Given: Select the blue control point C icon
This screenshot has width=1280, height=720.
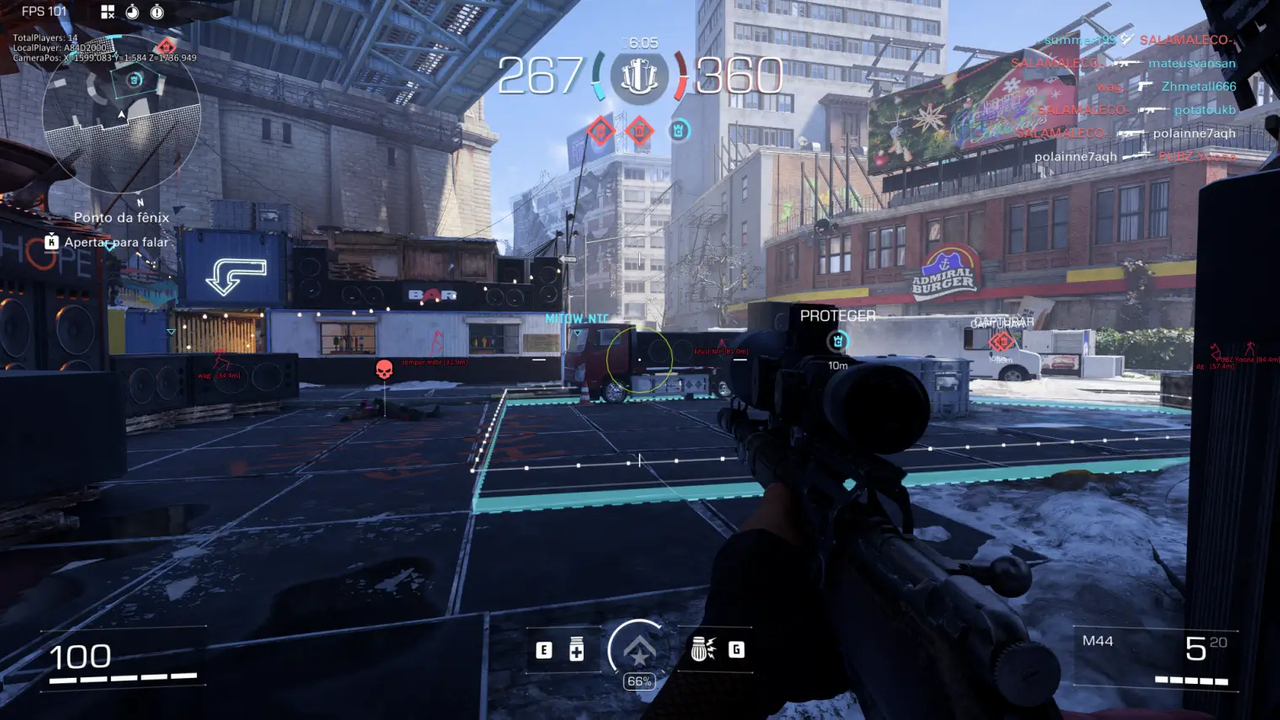Looking at the screenshot, I should coord(679,130).
